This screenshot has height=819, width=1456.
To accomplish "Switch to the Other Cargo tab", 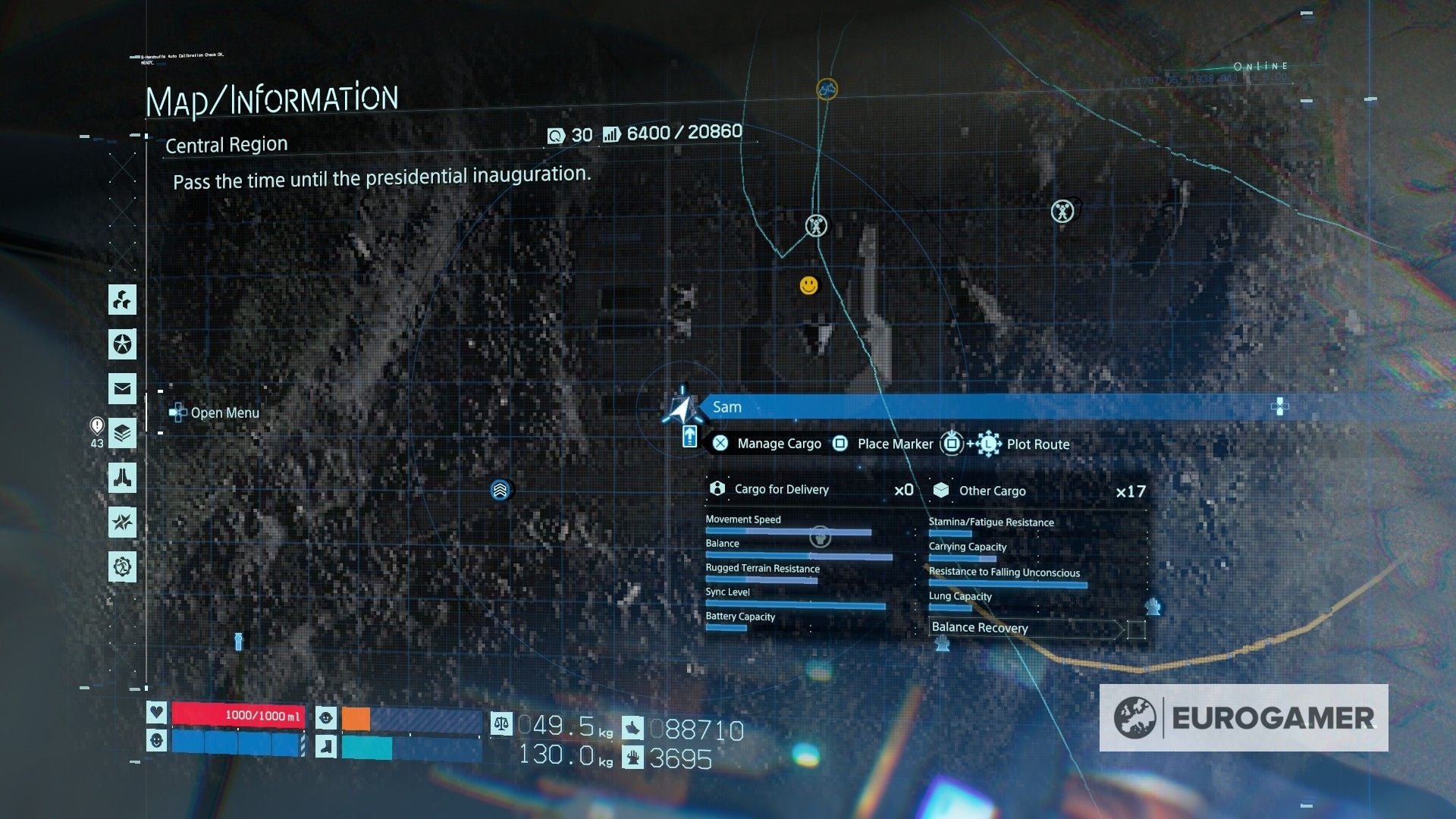I will click(992, 490).
